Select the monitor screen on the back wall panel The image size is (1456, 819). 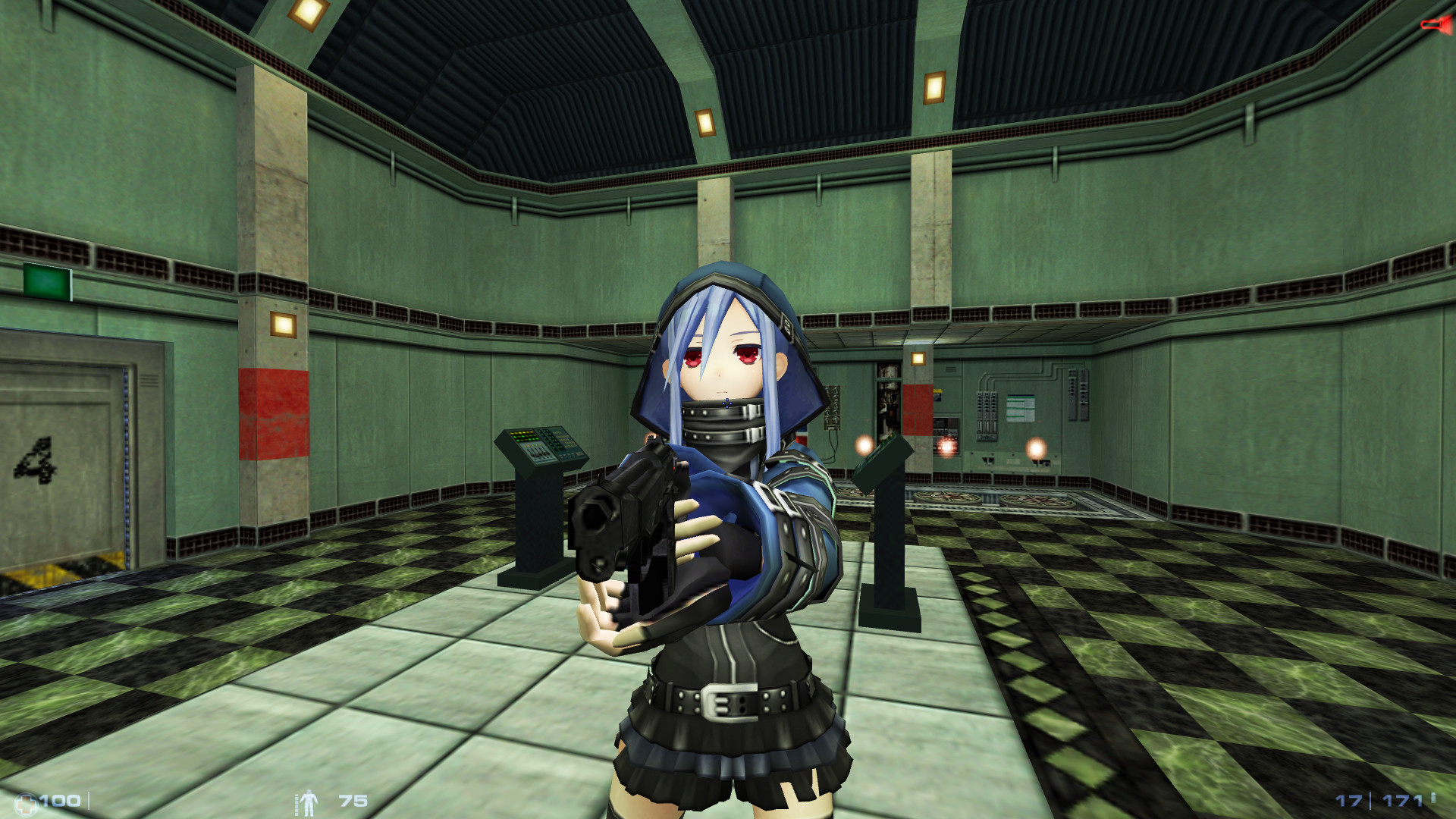click(x=1021, y=407)
